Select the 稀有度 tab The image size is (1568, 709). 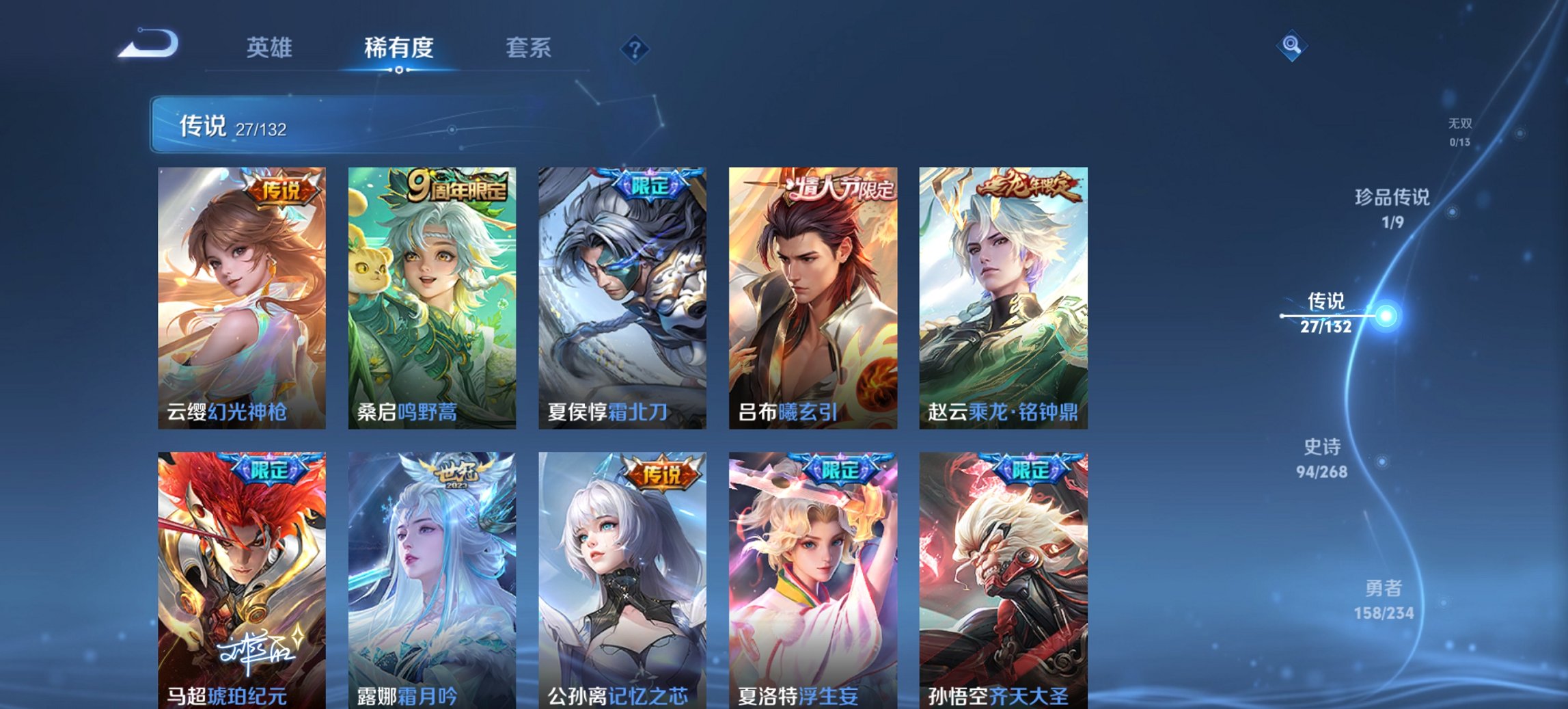pyautogui.click(x=398, y=48)
